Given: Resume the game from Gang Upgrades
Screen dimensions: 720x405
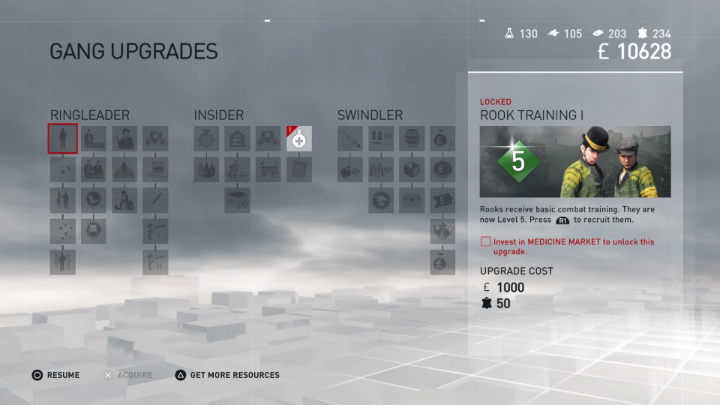Looking at the screenshot, I should point(56,375).
